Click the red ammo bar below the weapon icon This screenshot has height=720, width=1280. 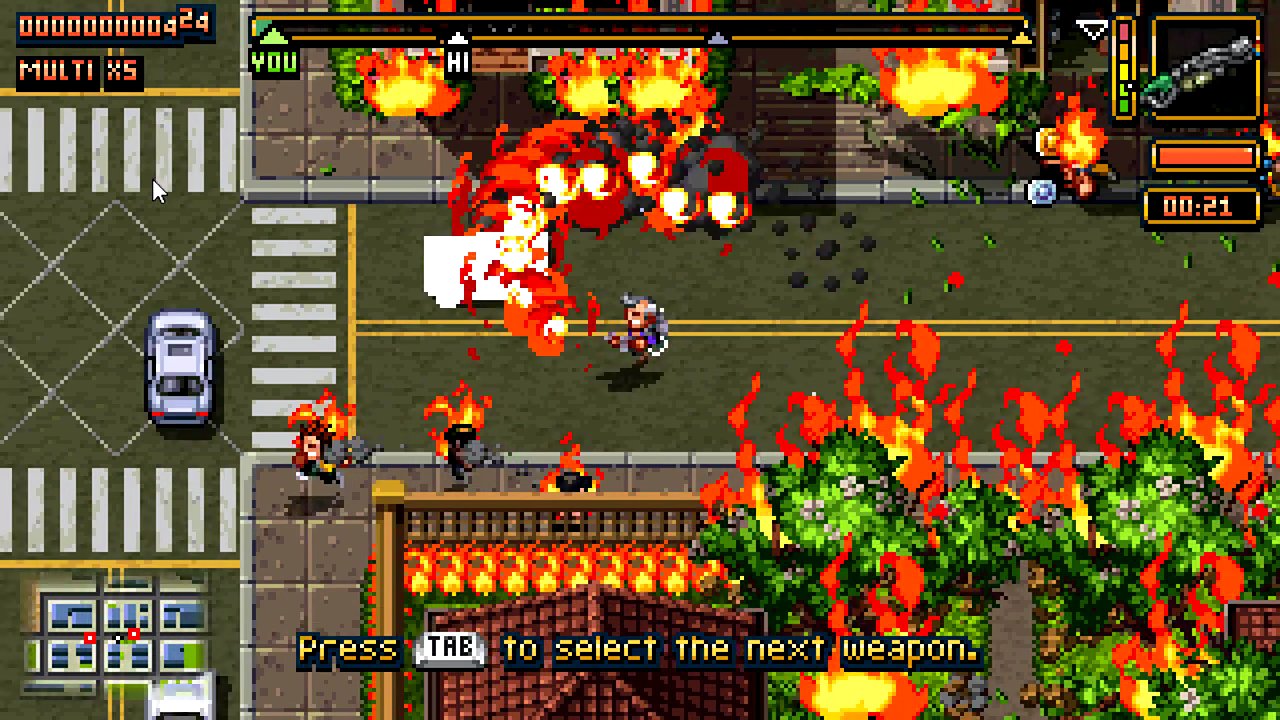click(1205, 156)
